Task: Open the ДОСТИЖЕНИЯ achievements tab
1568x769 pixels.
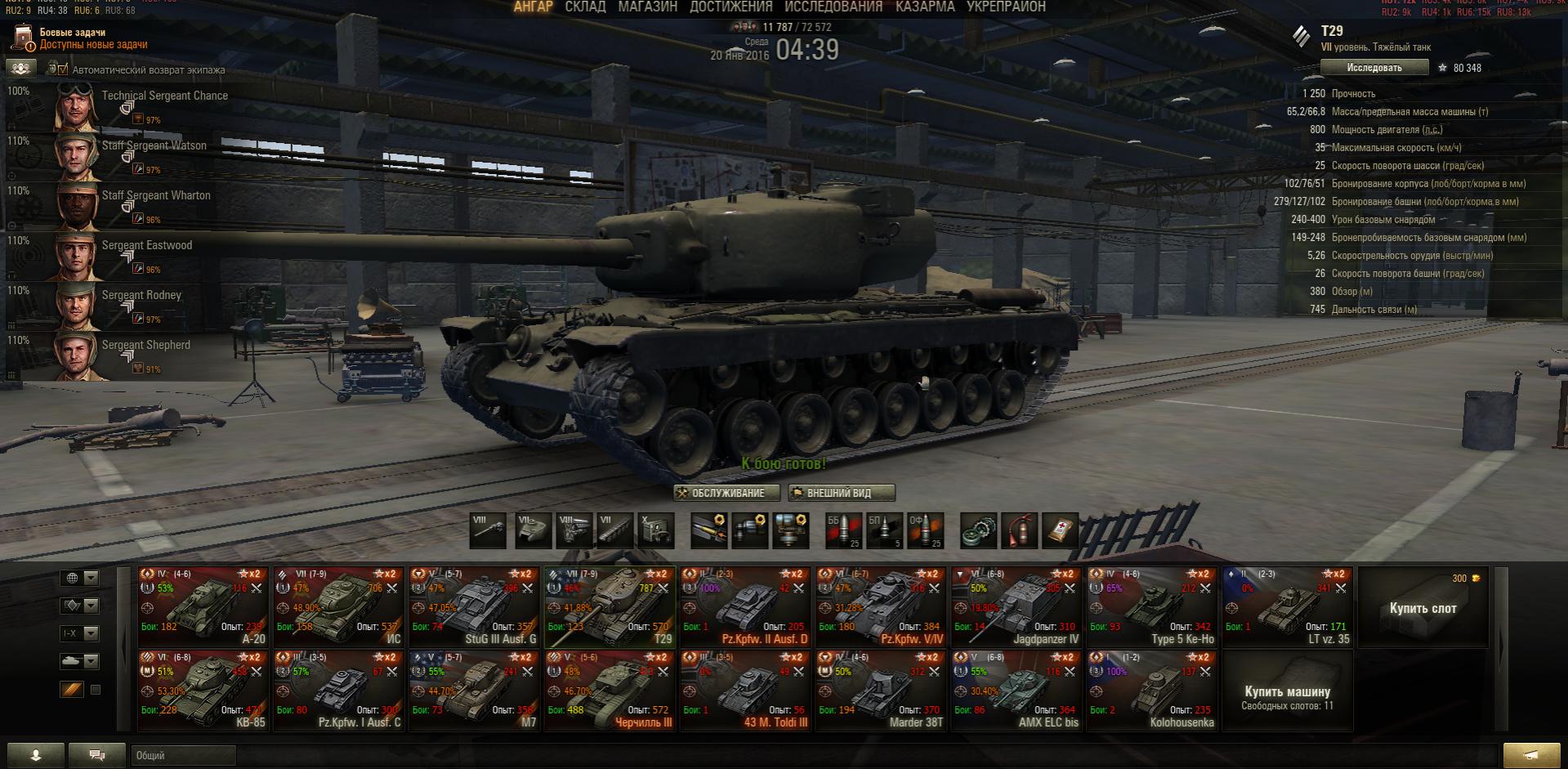Action: (x=730, y=7)
